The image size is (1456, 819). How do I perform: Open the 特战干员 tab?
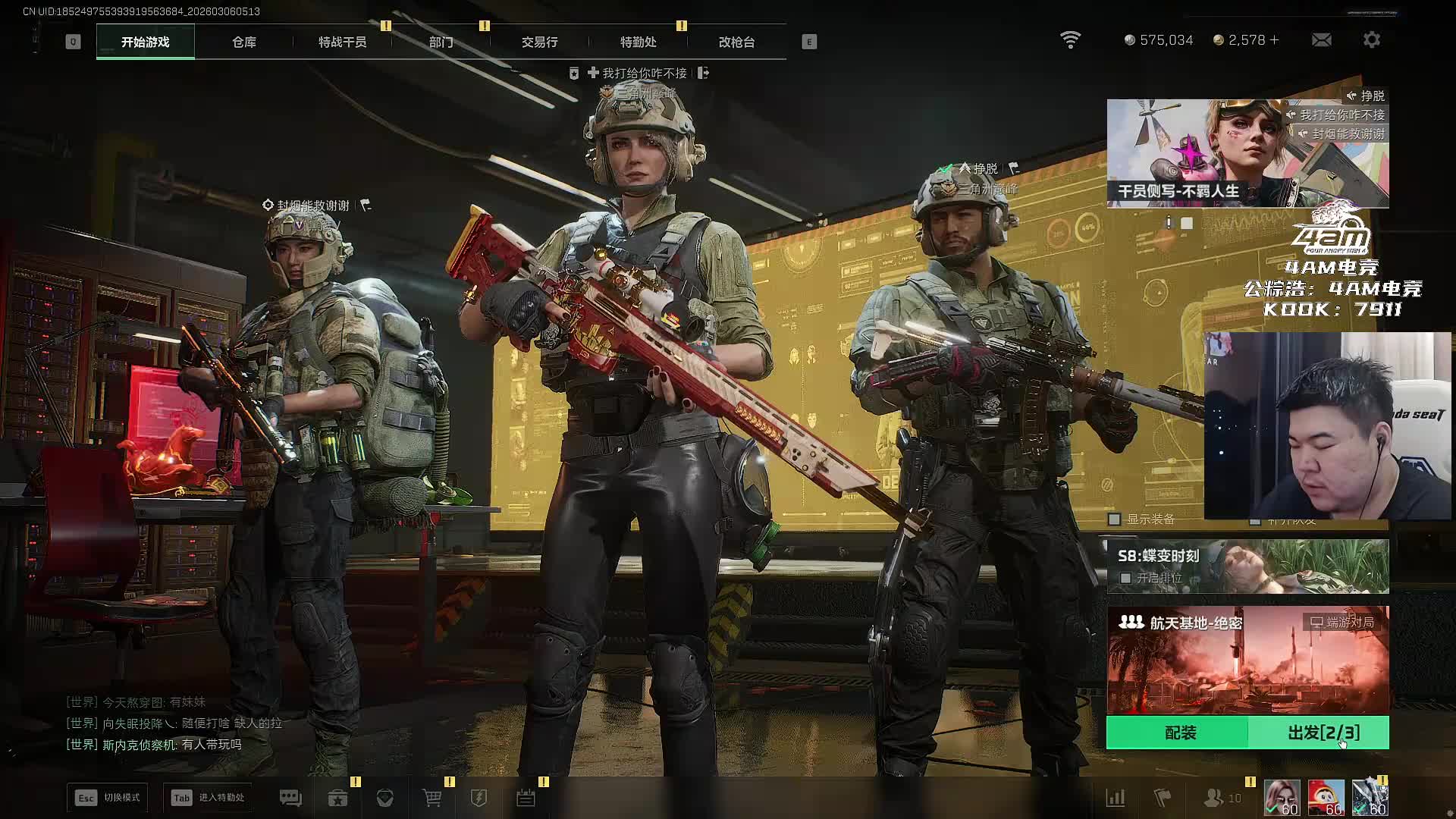tap(342, 42)
